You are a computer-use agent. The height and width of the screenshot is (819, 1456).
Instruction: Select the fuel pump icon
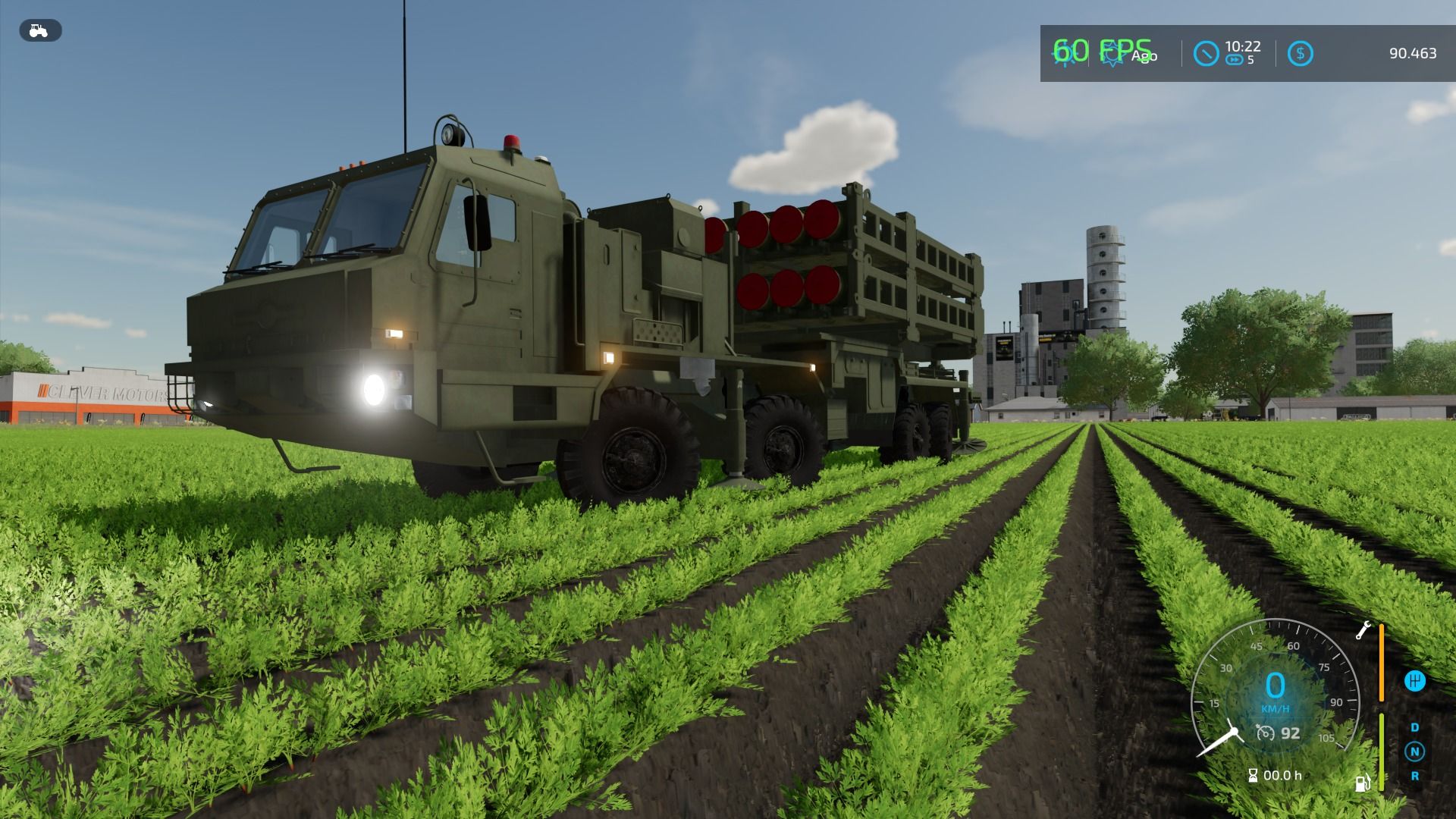(1362, 783)
